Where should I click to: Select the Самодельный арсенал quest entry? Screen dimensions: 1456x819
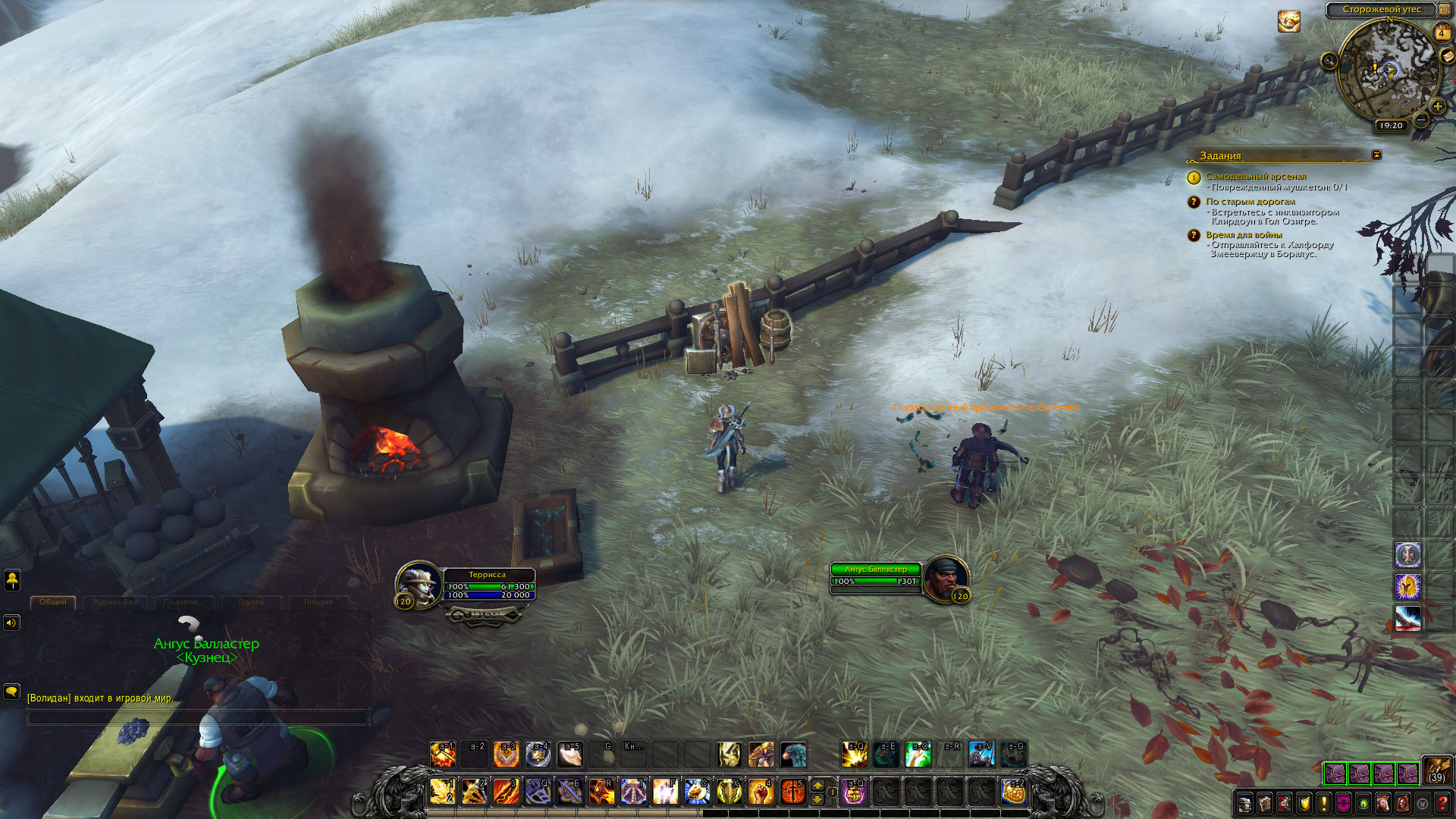tap(1256, 176)
